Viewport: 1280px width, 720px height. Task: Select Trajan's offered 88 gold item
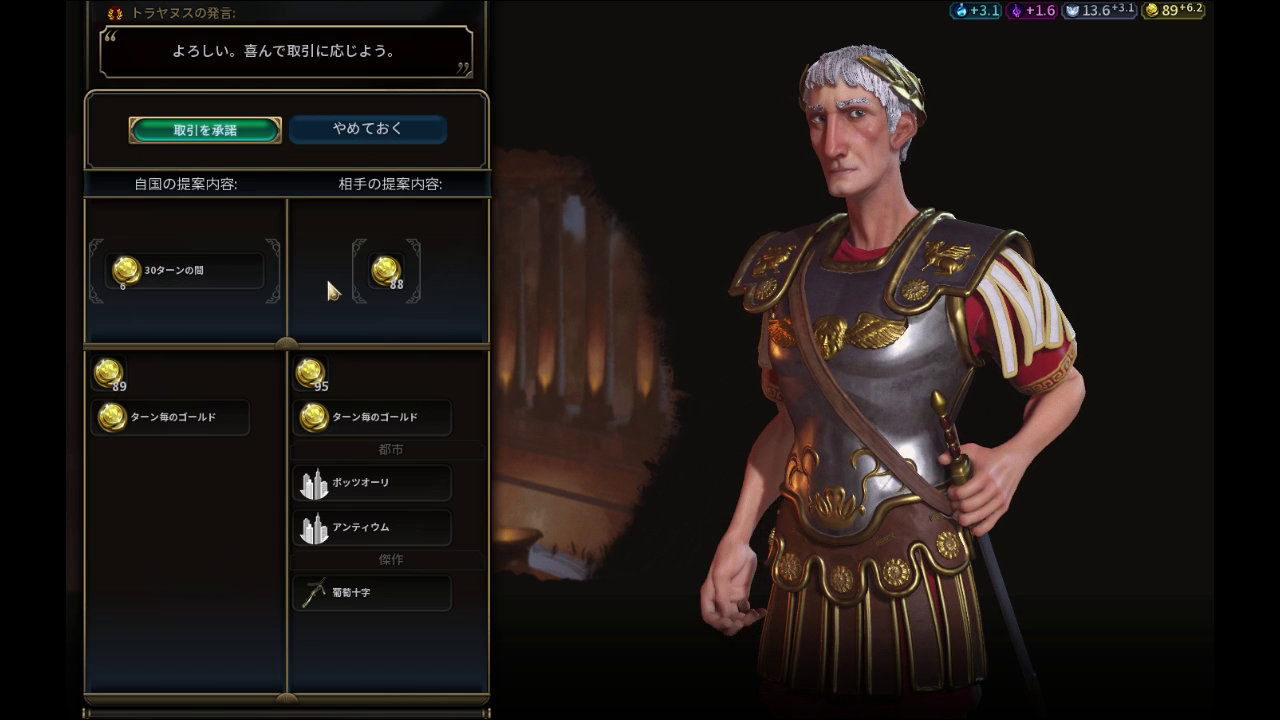[386, 271]
